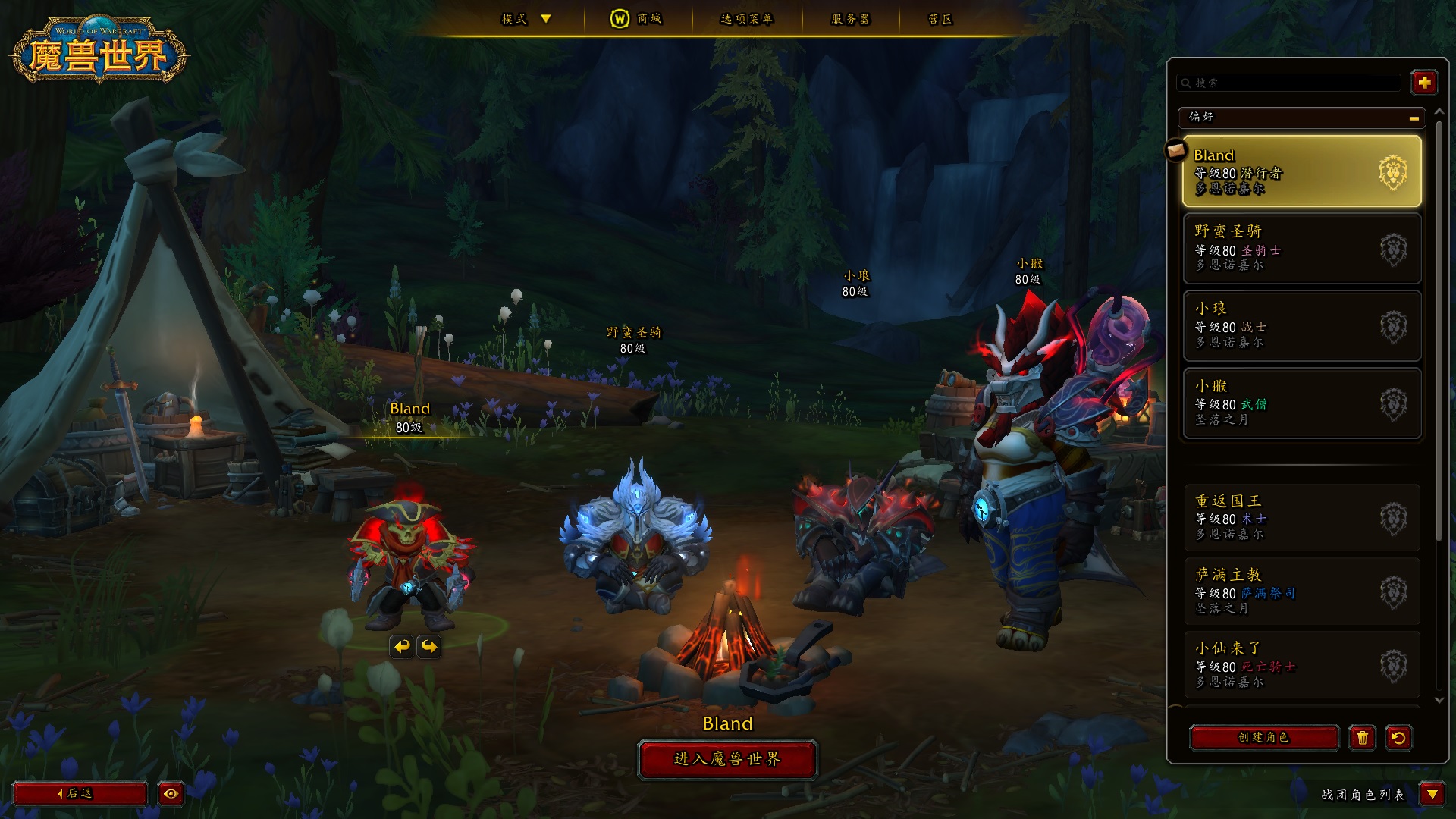Click the character search field
1456x819 pixels.
(1289, 83)
